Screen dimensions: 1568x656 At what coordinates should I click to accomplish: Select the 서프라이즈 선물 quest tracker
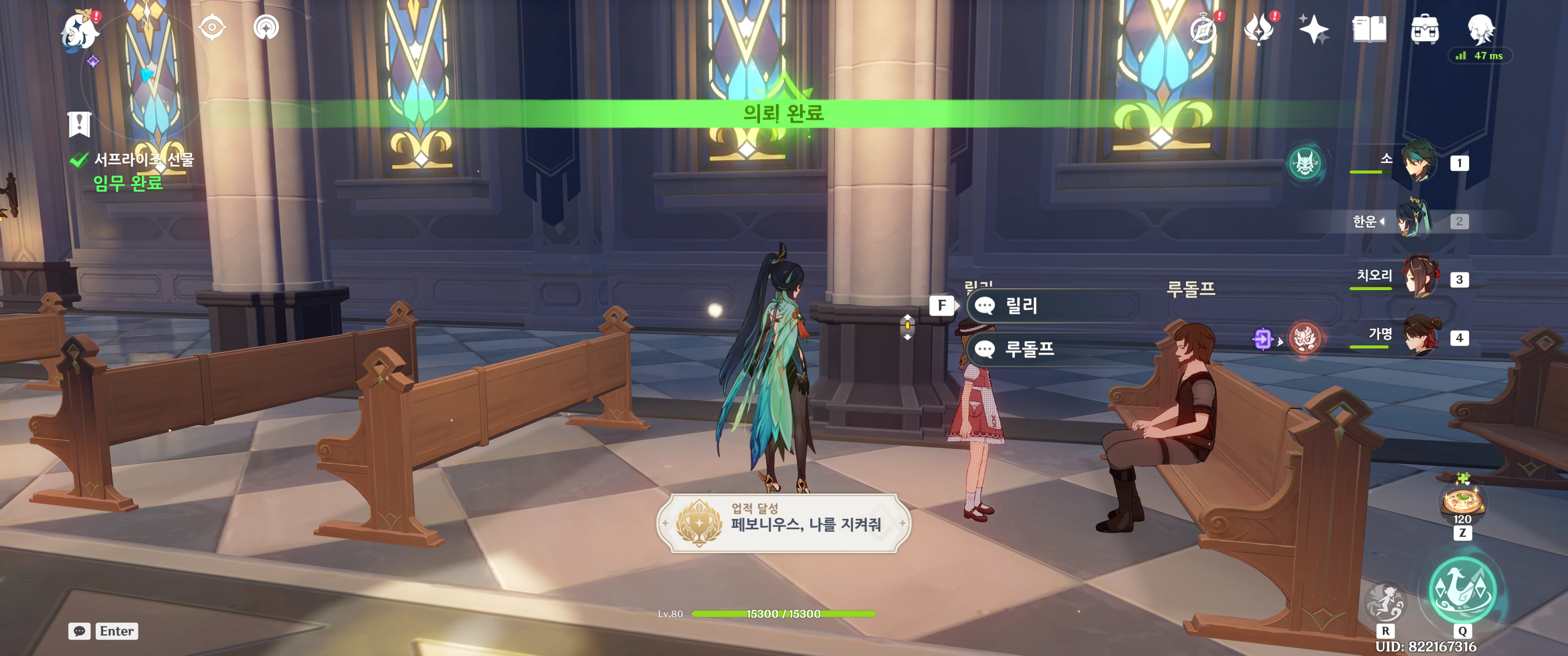coord(143,160)
